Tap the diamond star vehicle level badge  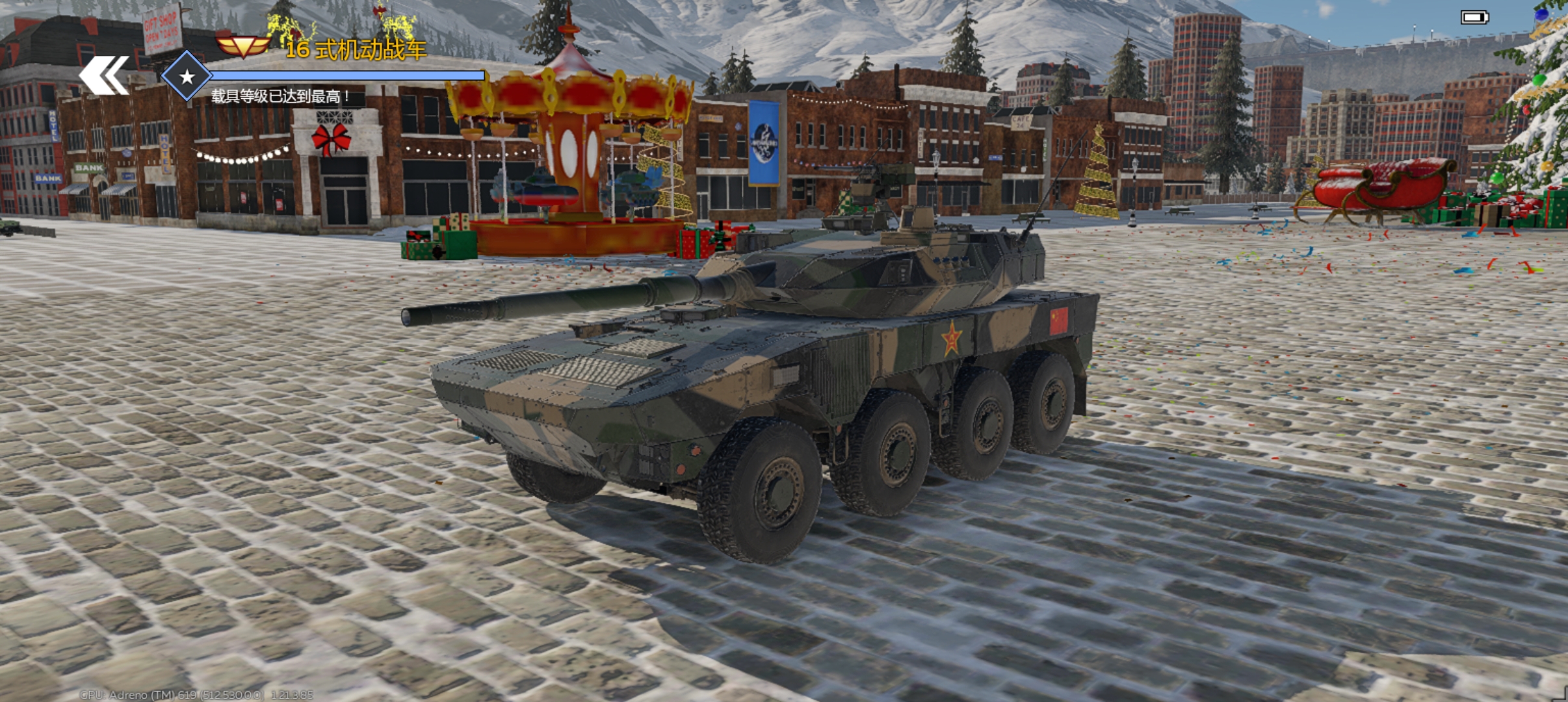click(187, 77)
